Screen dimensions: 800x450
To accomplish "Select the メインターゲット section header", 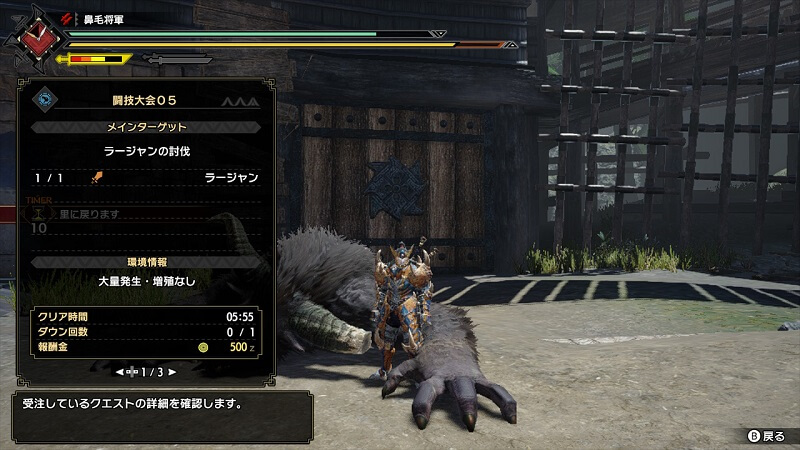I will (146, 127).
